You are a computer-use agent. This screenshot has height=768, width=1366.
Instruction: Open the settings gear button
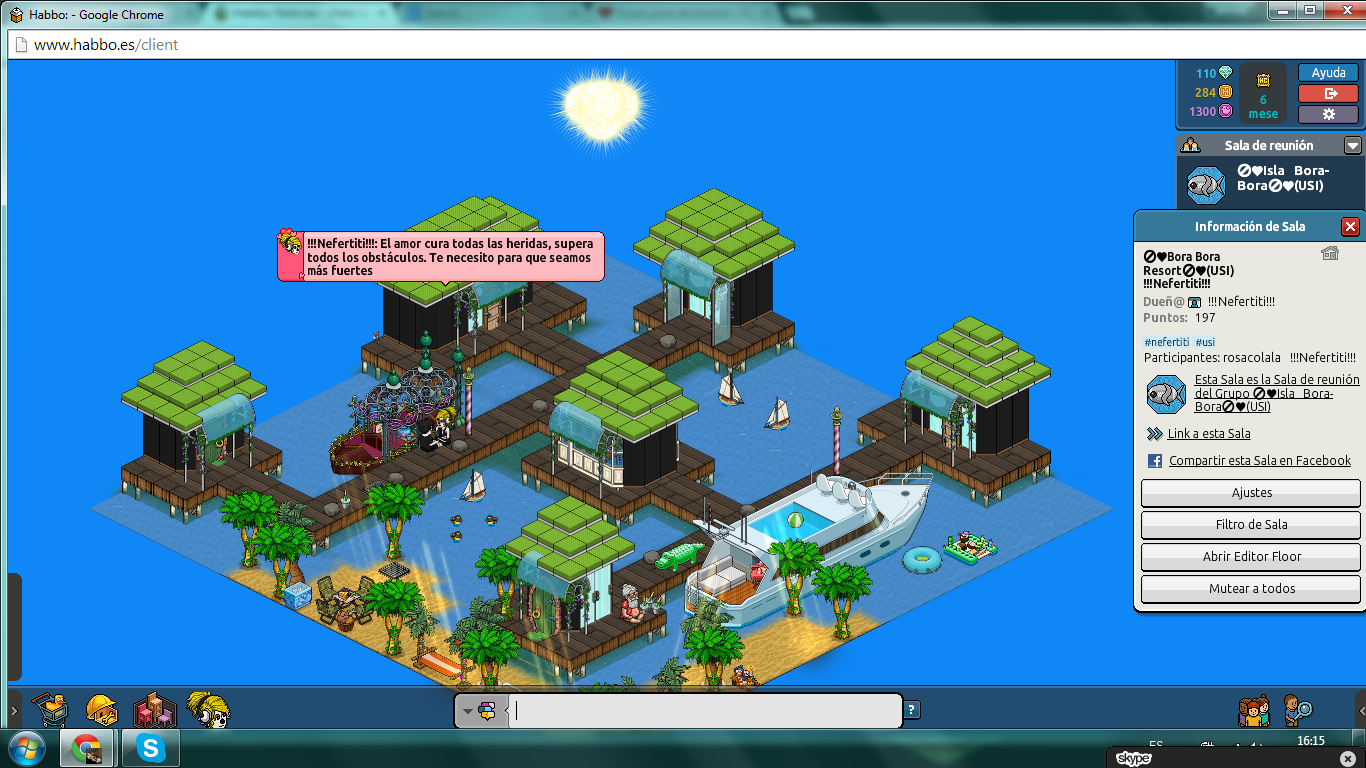tap(1328, 113)
